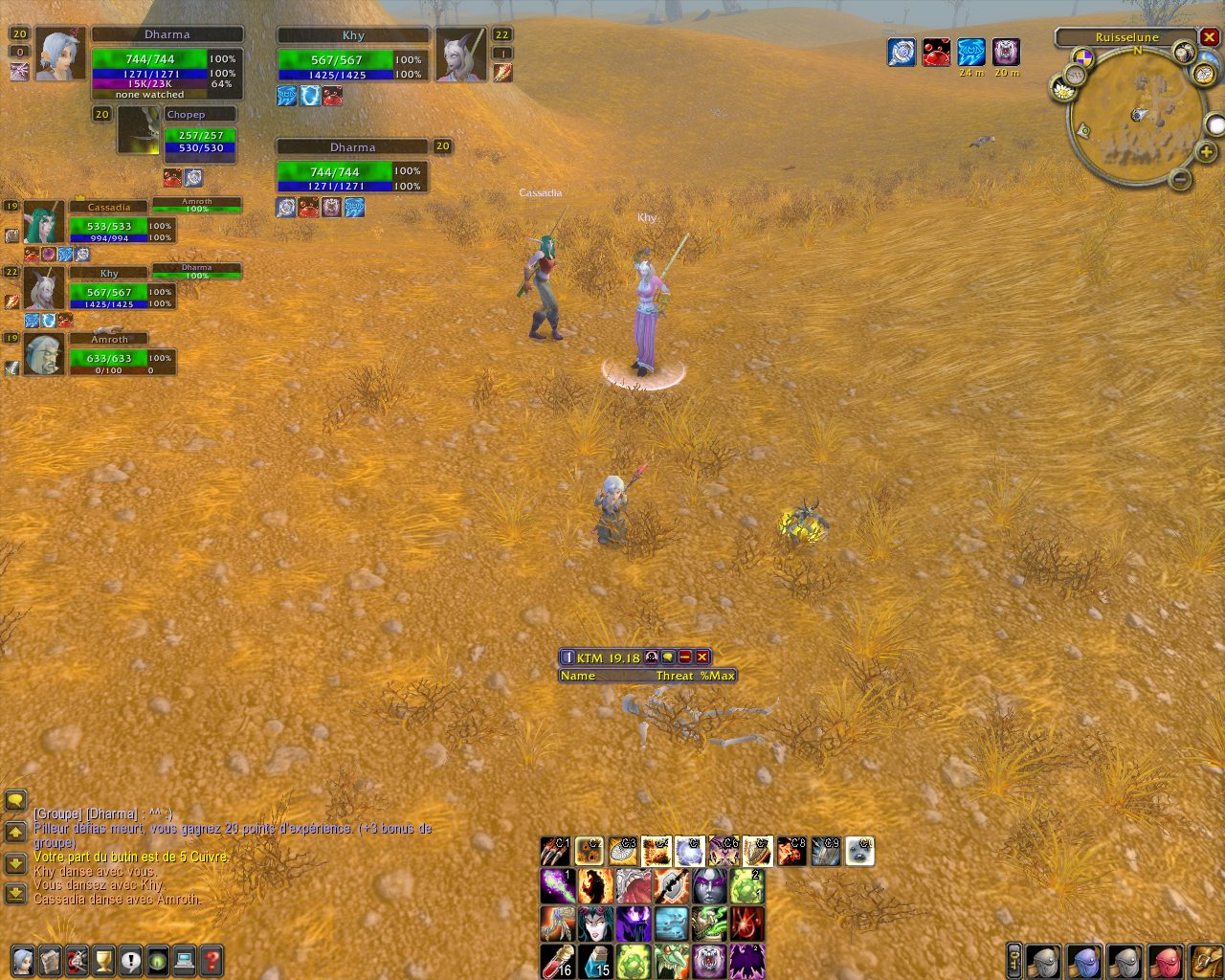Select Amroth's party portrait

point(44,355)
